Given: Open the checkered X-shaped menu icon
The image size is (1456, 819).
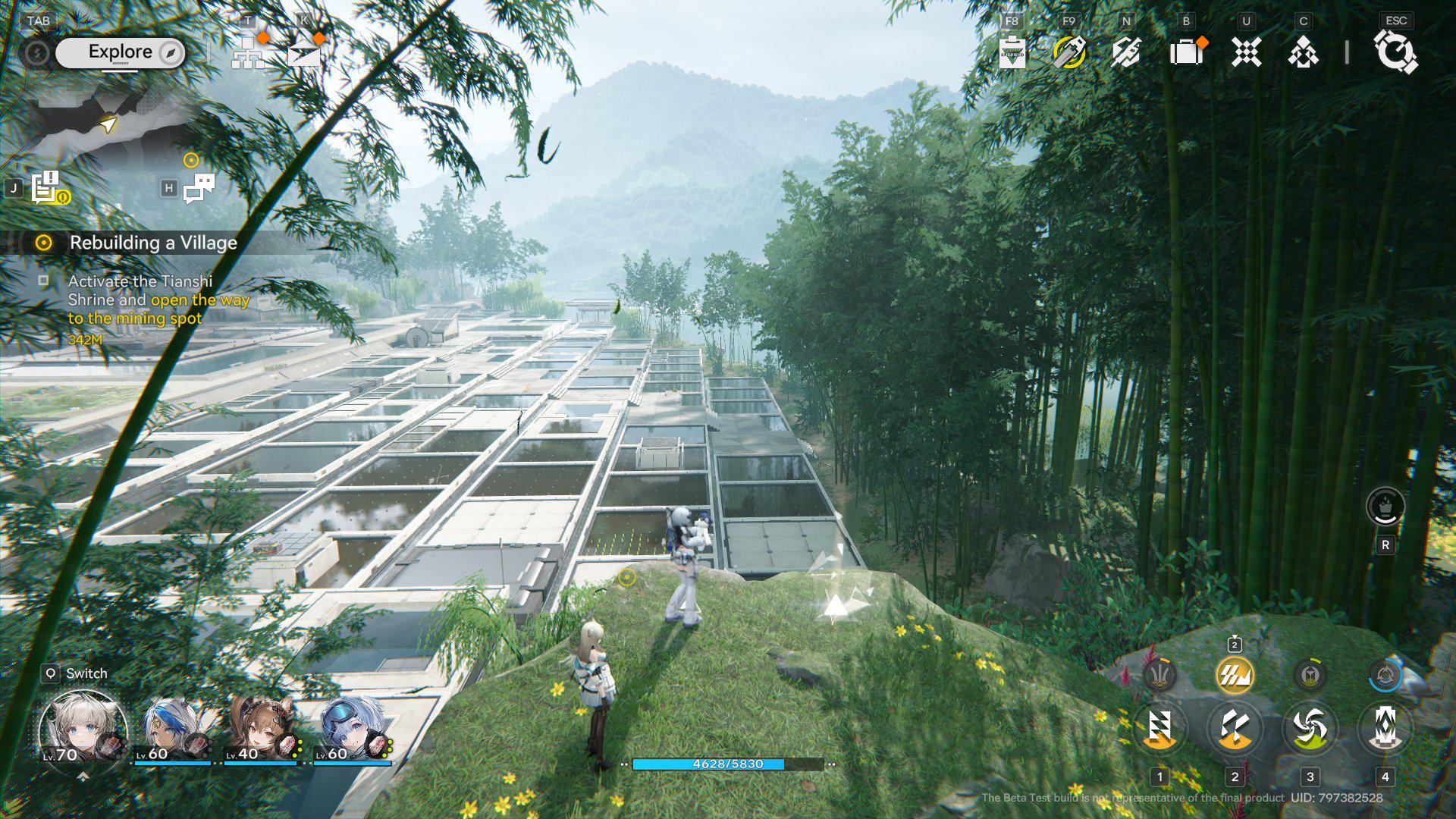Looking at the screenshot, I should coord(1246,52).
